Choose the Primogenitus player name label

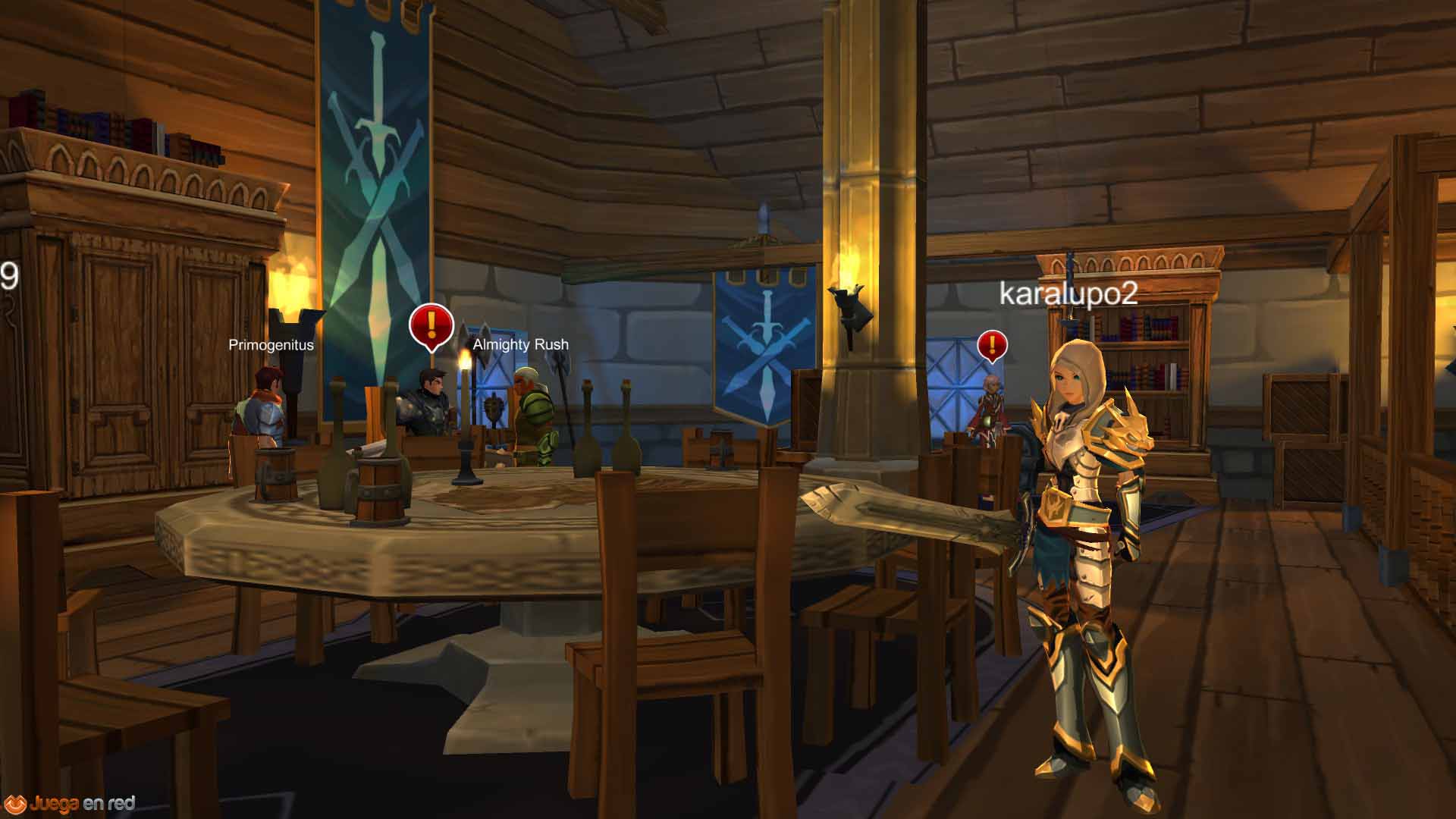tap(271, 345)
